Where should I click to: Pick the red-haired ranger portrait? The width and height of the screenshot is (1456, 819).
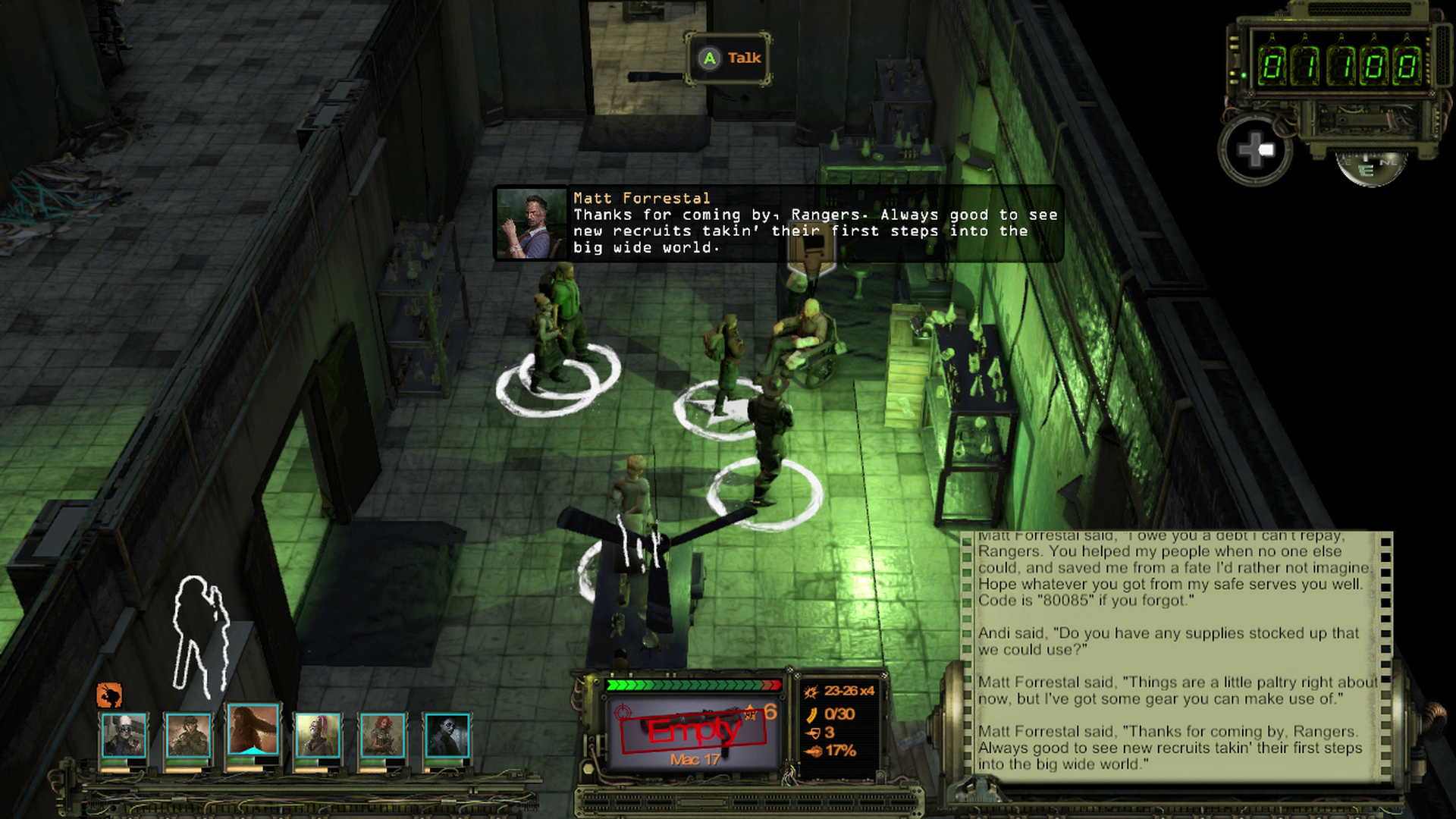[382, 735]
